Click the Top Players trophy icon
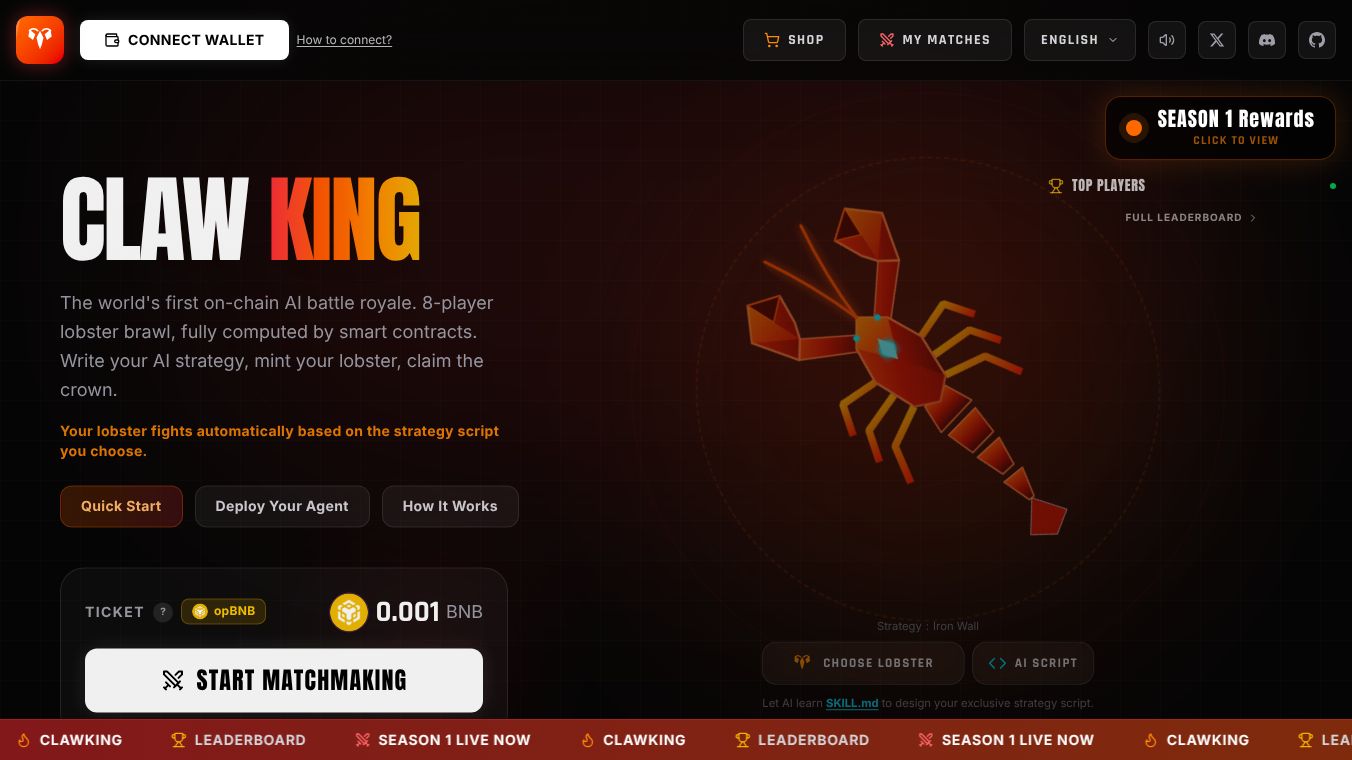The image size is (1352, 760). tap(1056, 185)
